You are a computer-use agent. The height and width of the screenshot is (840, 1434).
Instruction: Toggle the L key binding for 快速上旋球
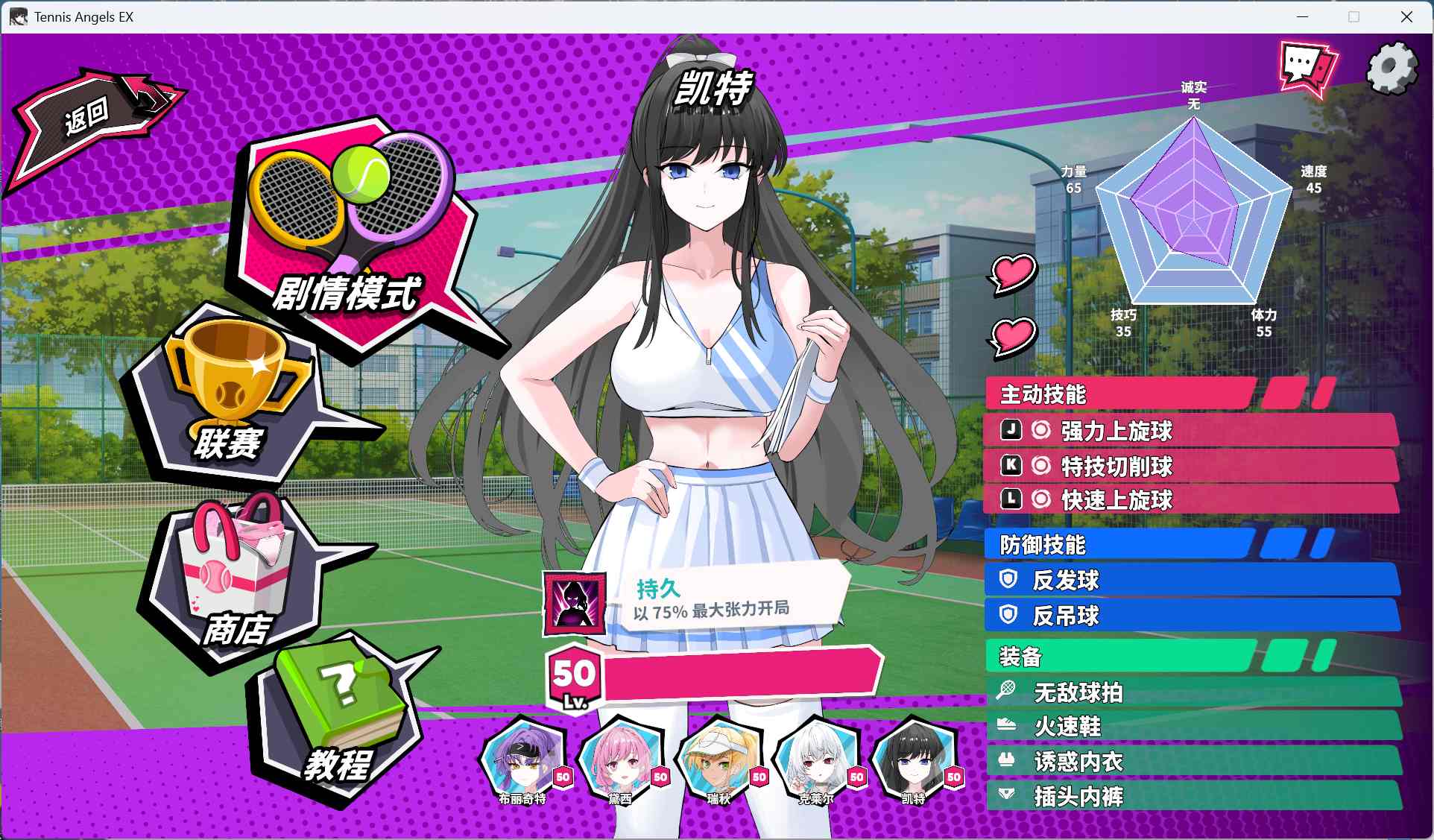click(1011, 501)
